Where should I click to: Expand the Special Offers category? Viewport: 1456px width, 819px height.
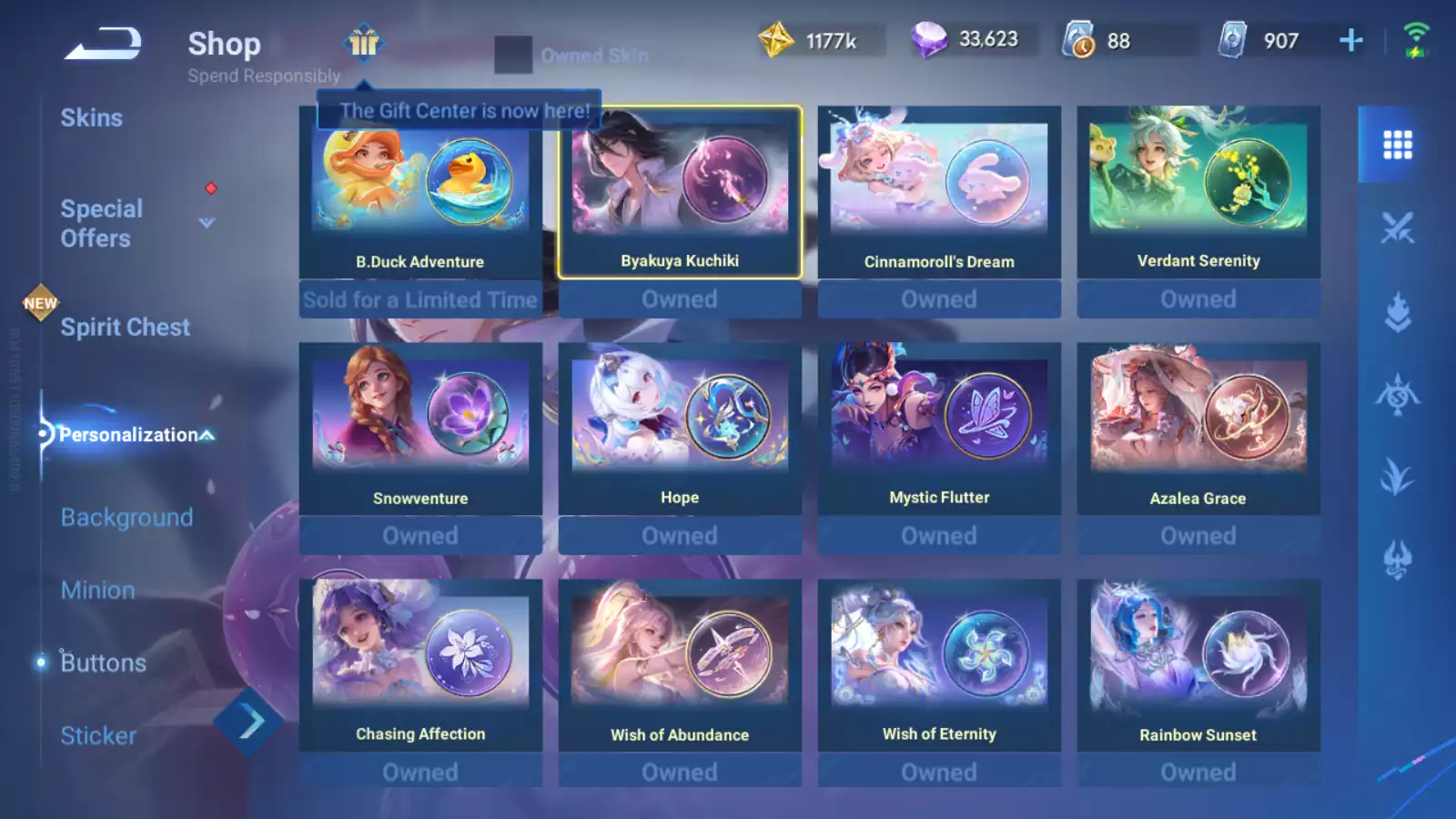[207, 223]
